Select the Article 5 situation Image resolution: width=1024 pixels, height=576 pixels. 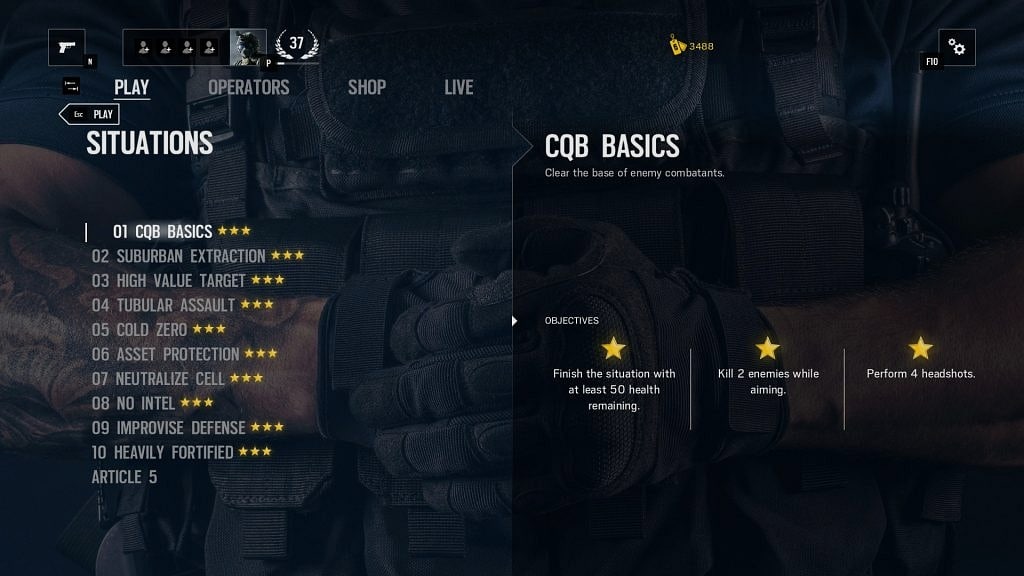(124, 477)
